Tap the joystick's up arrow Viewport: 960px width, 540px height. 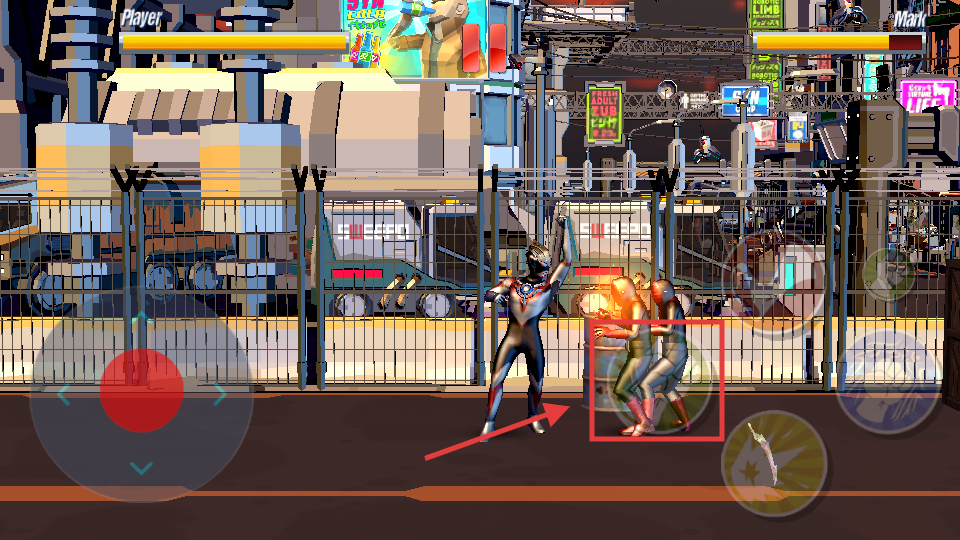(142, 319)
